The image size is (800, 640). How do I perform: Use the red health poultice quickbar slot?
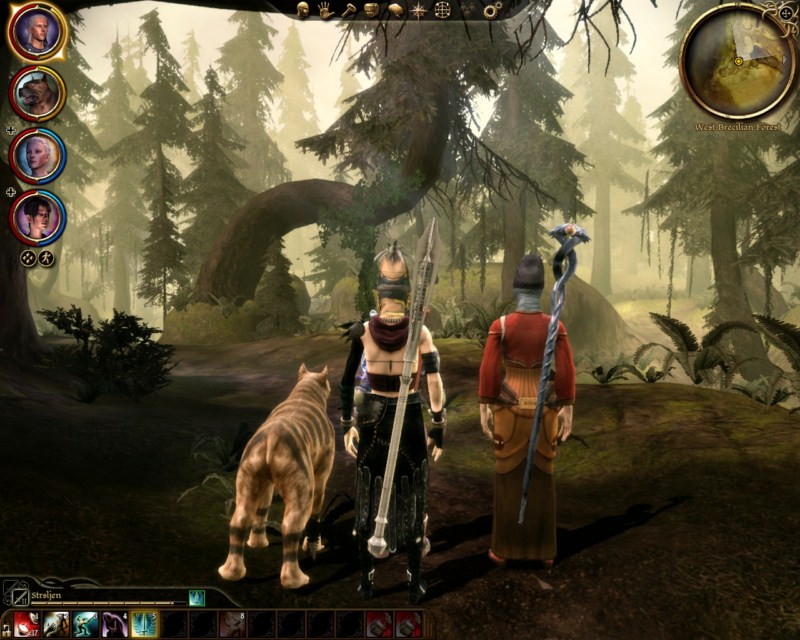point(27,625)
